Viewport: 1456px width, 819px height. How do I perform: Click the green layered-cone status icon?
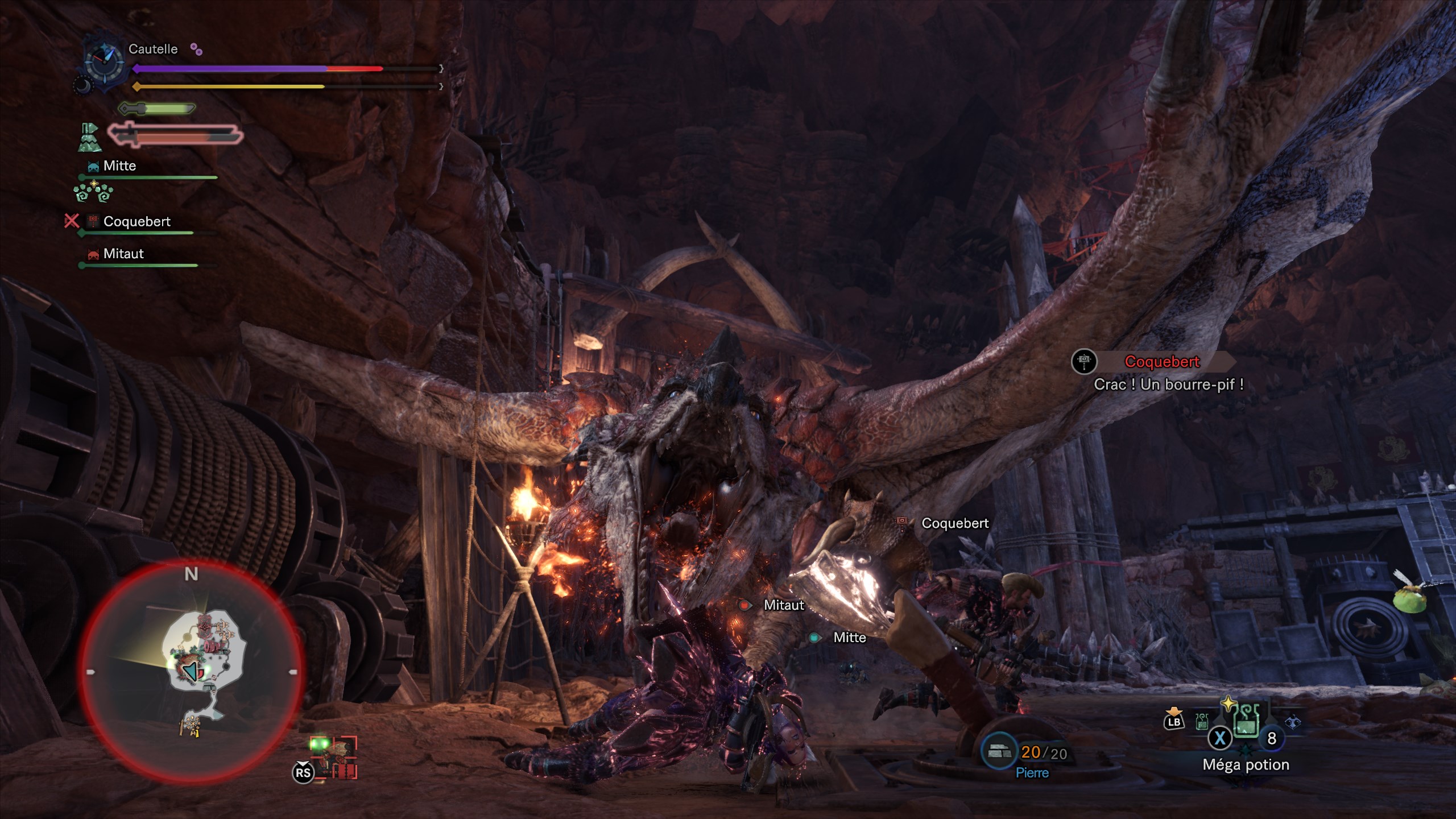coord(89,138)
